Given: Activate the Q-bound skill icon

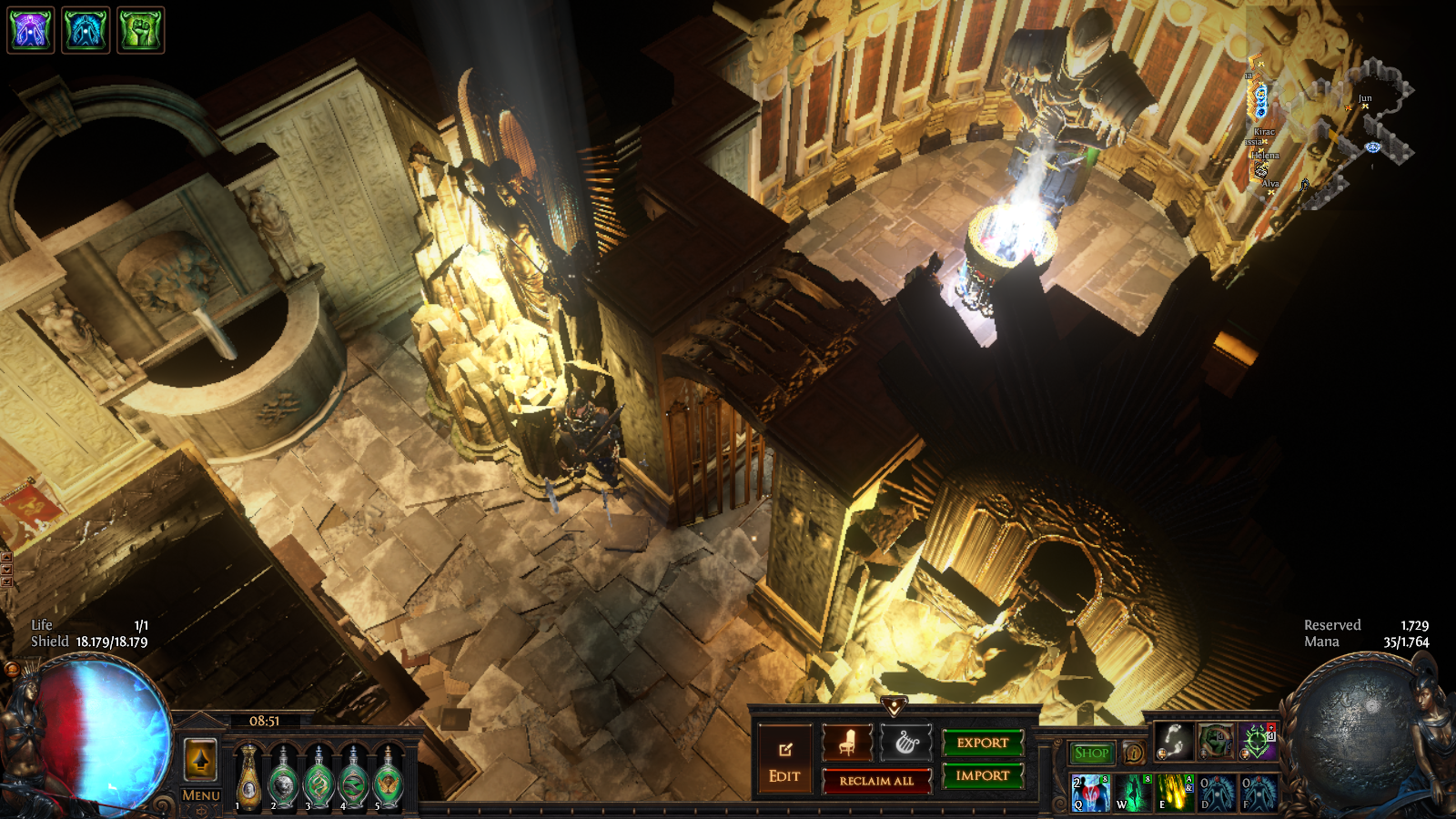Looking at the screenshot, I should tap(1090, 793).
